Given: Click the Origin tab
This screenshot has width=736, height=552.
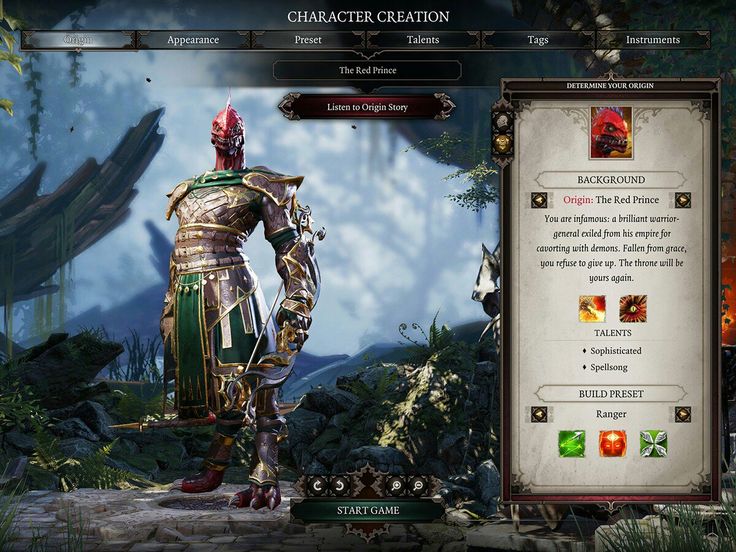Looking at the screenshot, I should 78,40.
